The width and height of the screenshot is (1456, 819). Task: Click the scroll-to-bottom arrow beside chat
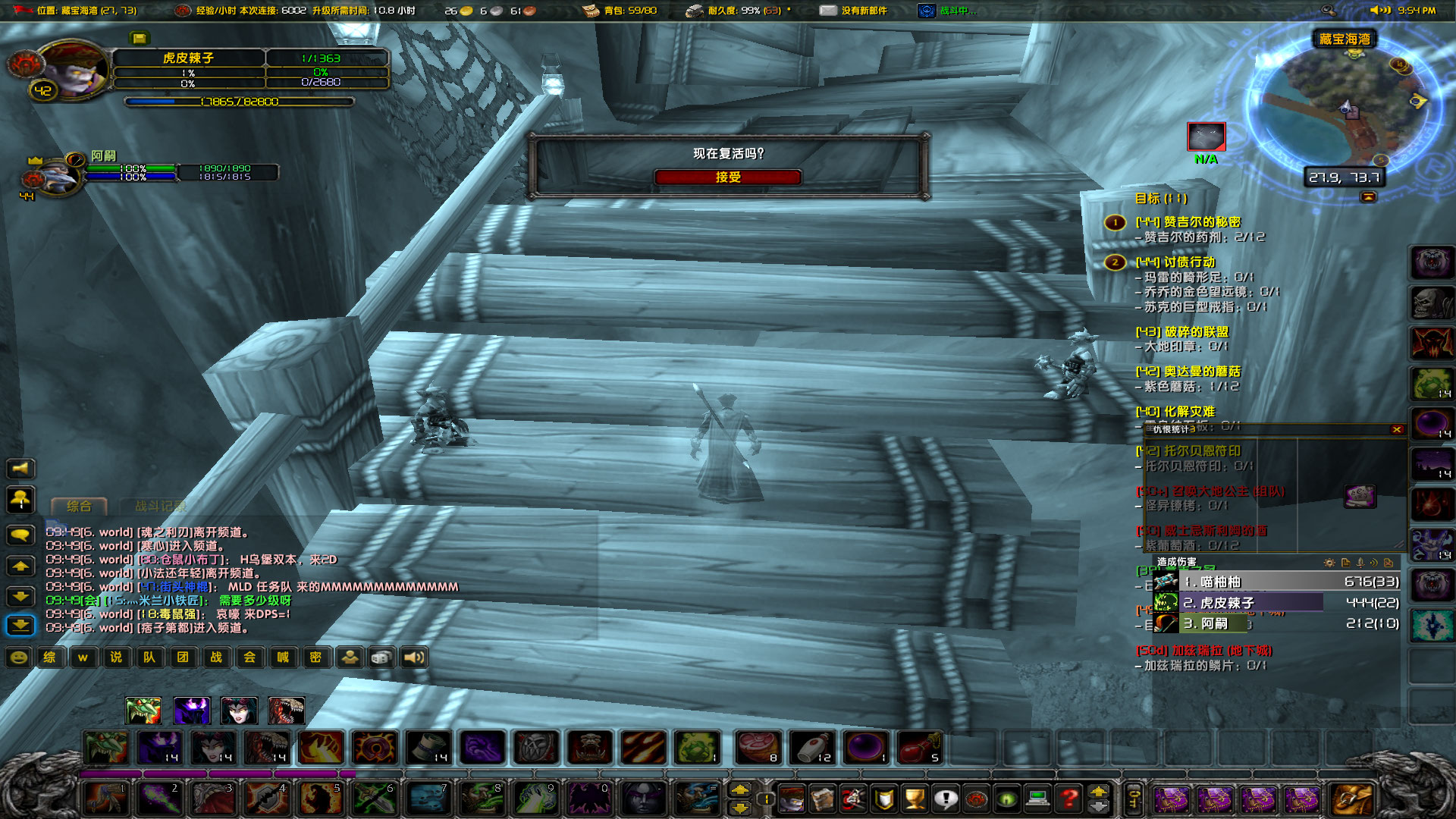point(20,625)
